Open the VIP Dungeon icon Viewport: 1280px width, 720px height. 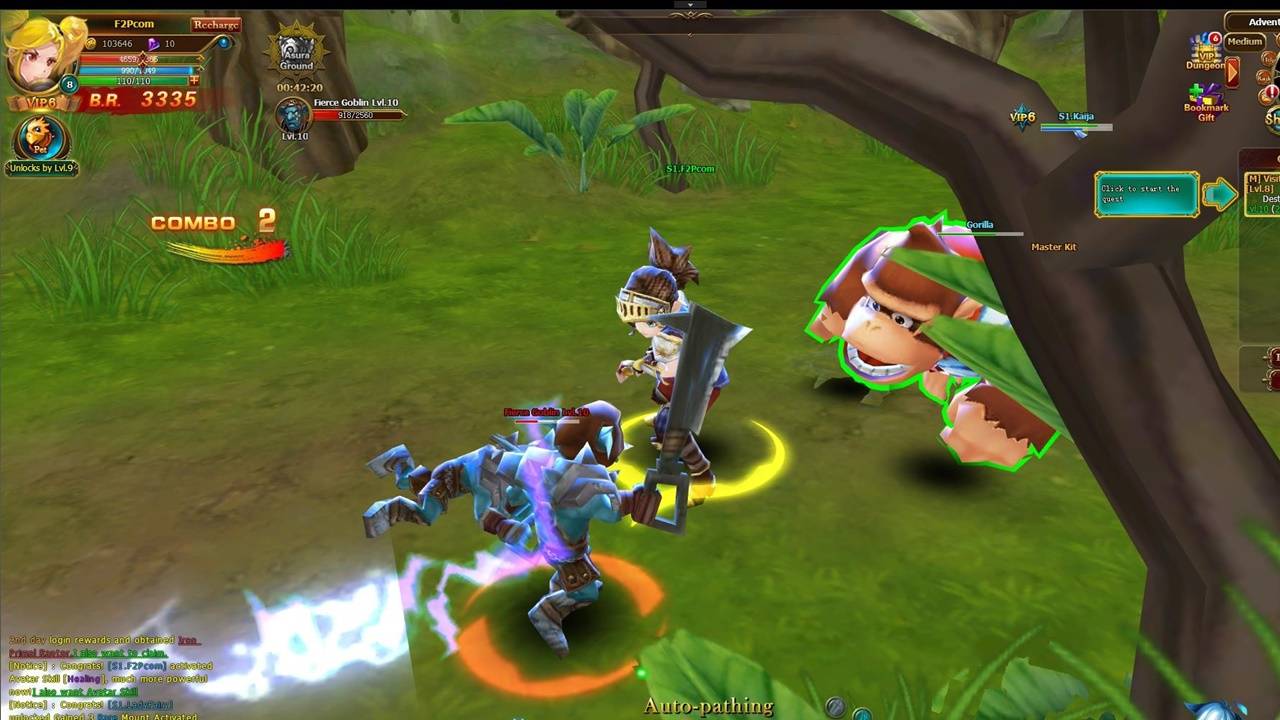coord(1205,52)
